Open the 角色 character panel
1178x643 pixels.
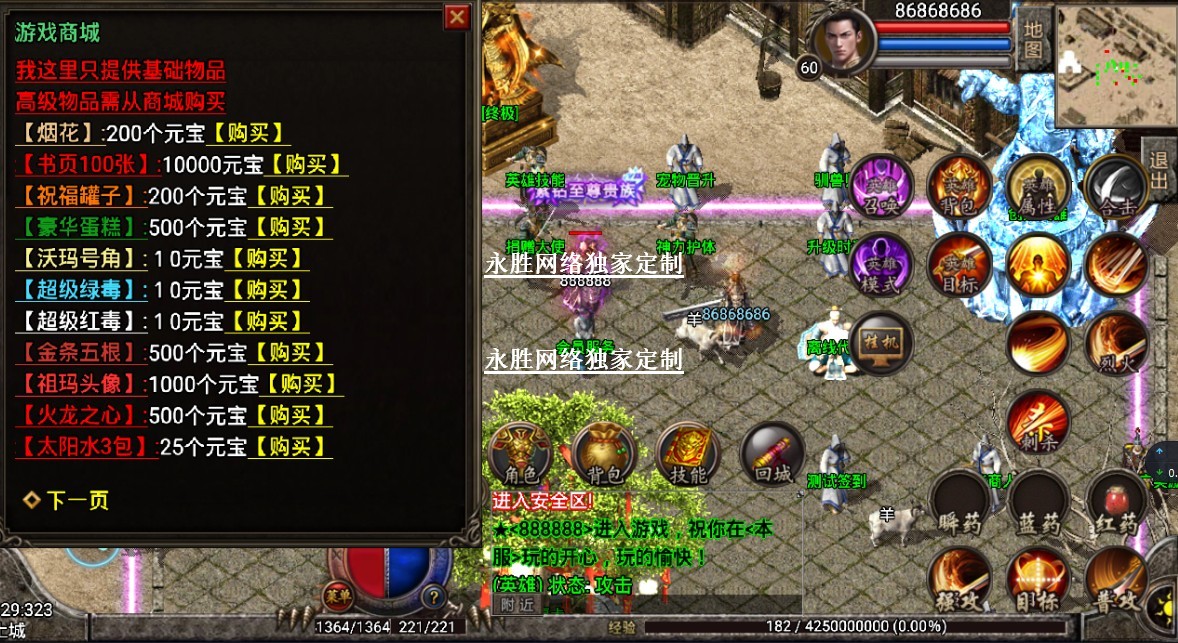(519, 456)
